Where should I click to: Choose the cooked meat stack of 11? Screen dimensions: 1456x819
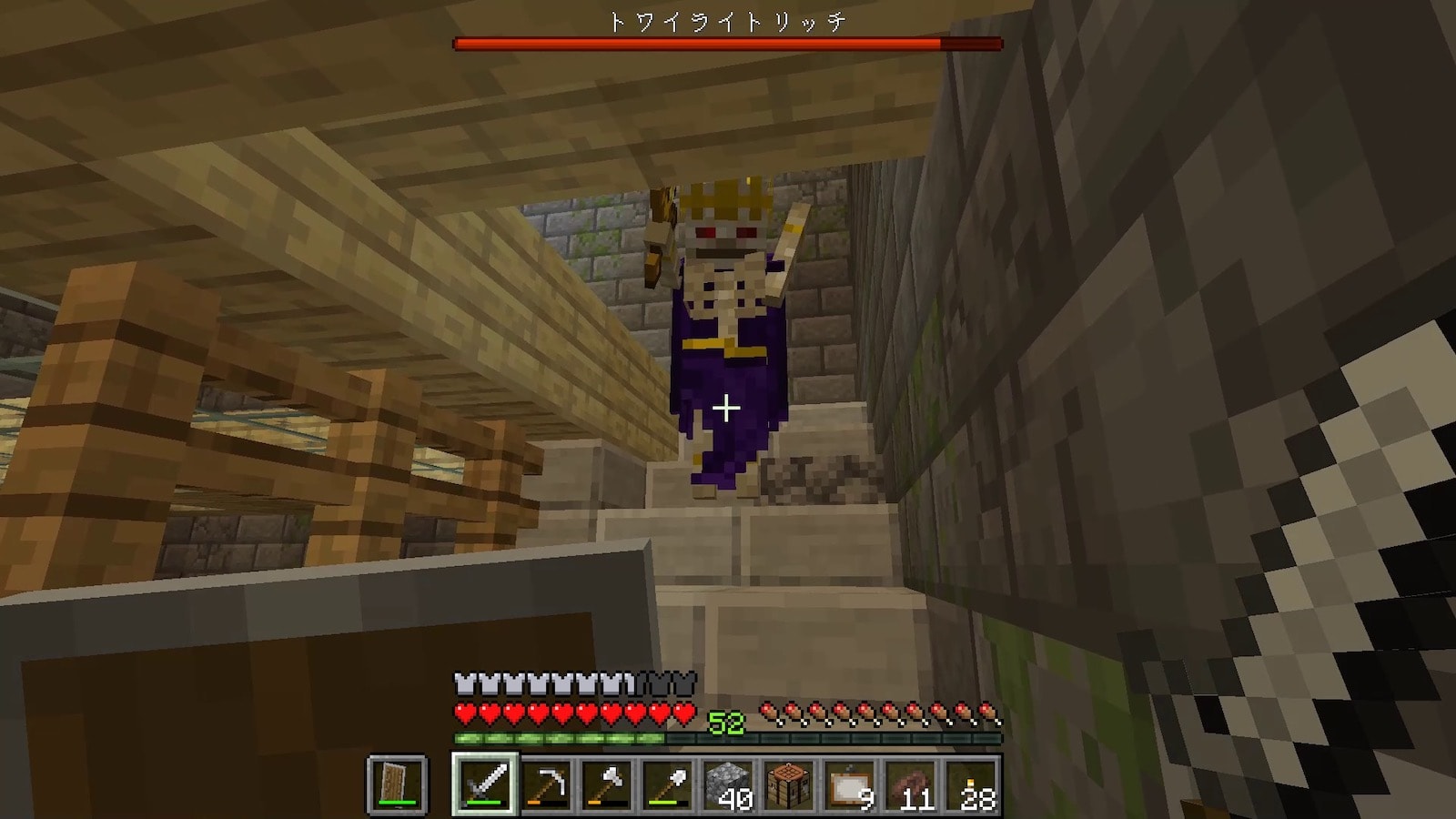click(x=911, y=784)
